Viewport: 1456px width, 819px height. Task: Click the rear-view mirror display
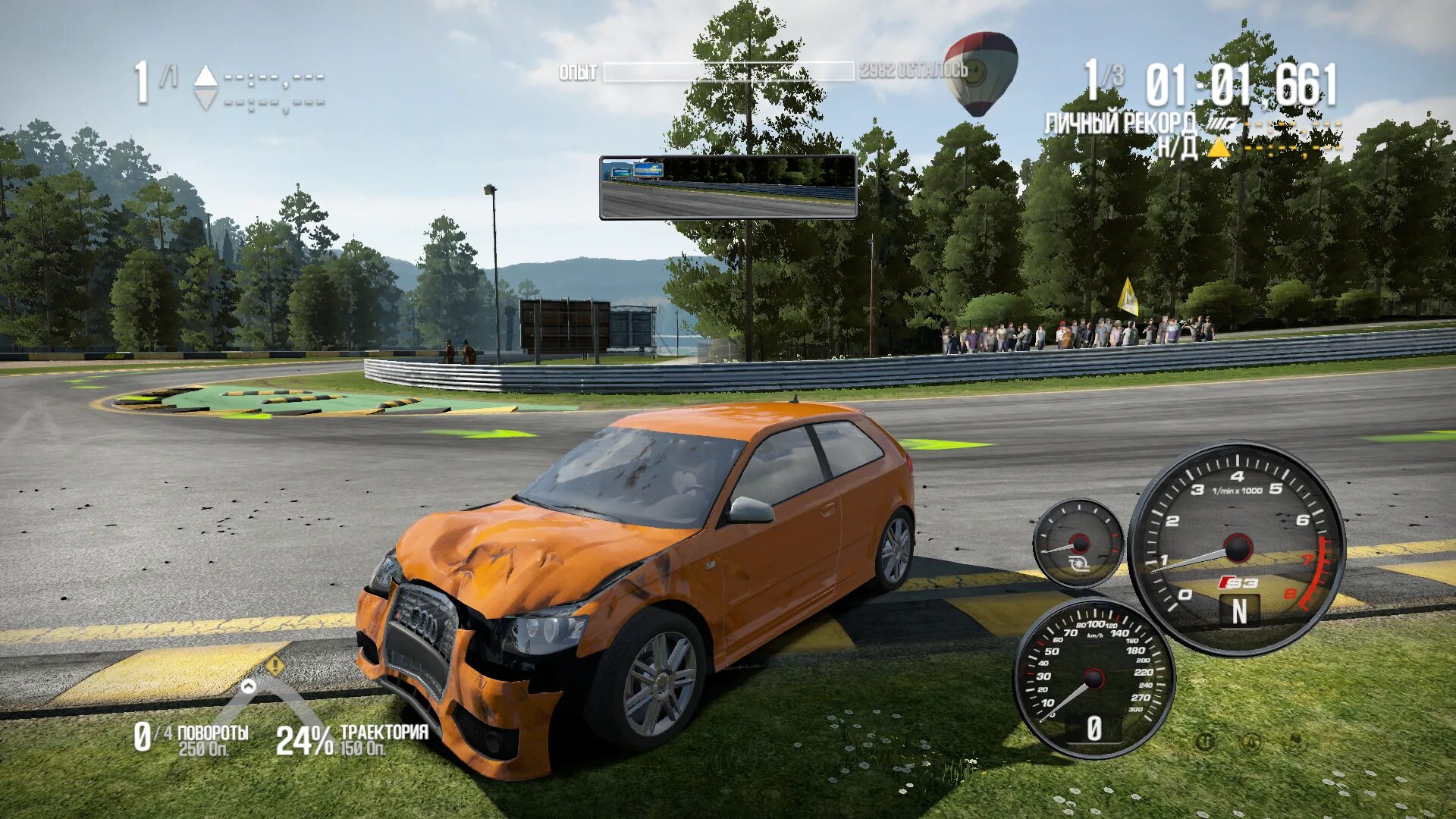pyautogui.click(x=728, y=187)
